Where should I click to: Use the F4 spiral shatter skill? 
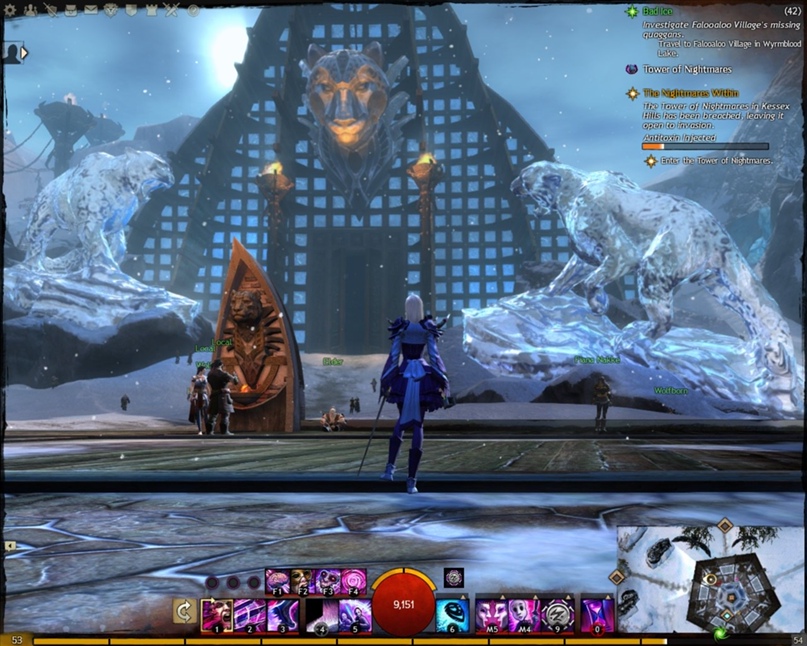(354, 580)
